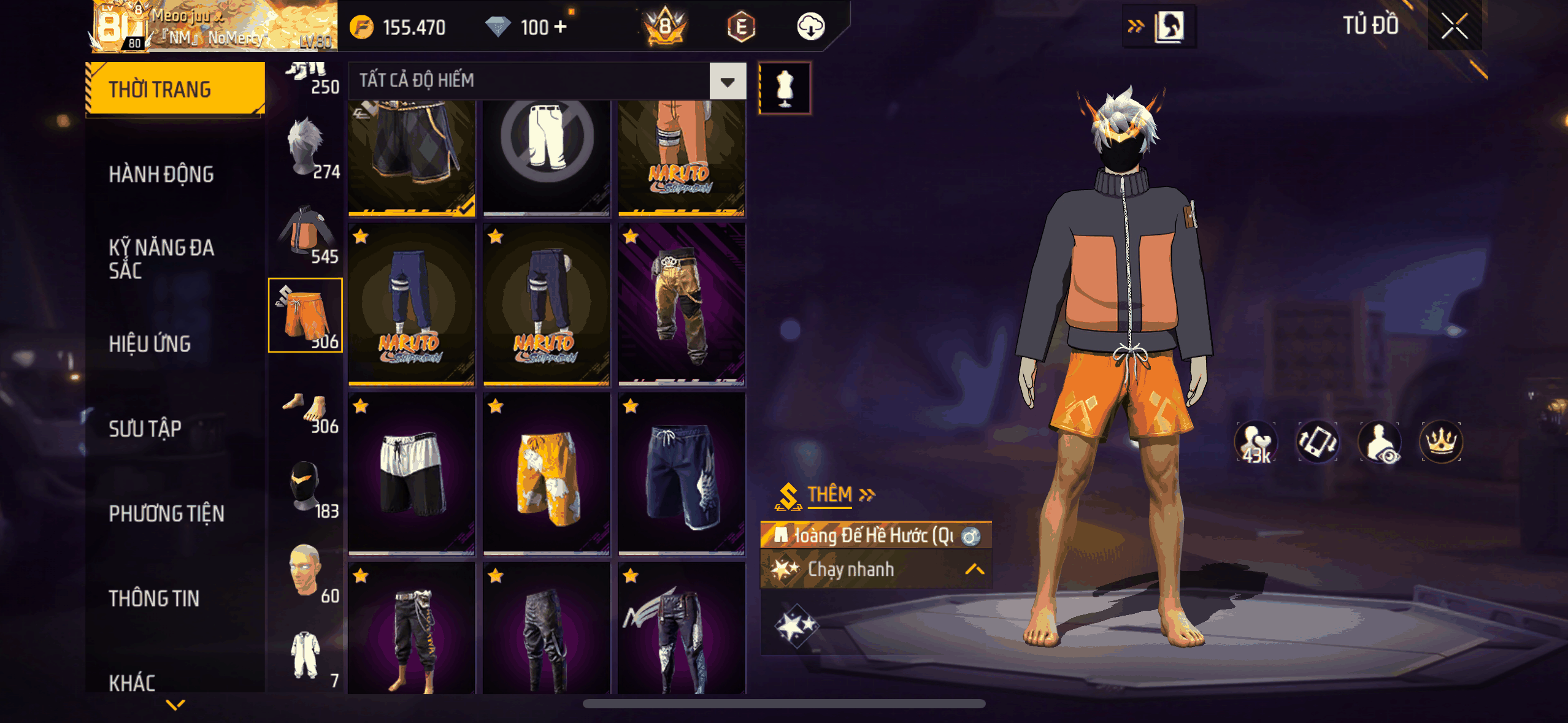Select the Hiệu Ứng tab
The height and width of the screenshot is (723, 1568).
(x=150, y=344)
